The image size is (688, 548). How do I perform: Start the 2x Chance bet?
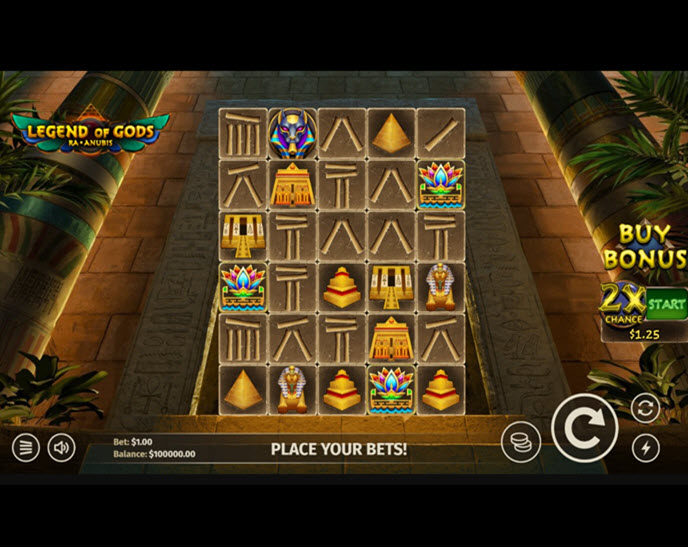pos(666,302)
